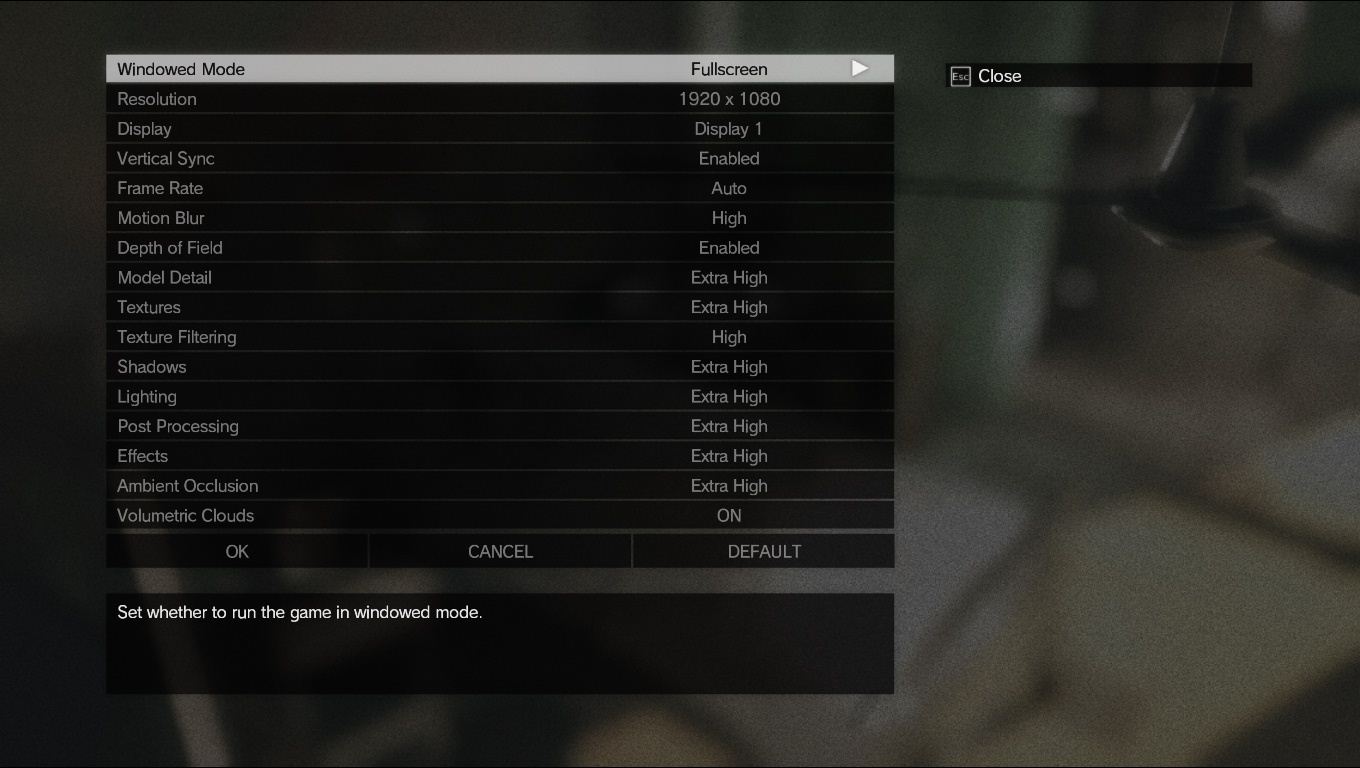Choose the Effects setting row

tap(500, 456)
